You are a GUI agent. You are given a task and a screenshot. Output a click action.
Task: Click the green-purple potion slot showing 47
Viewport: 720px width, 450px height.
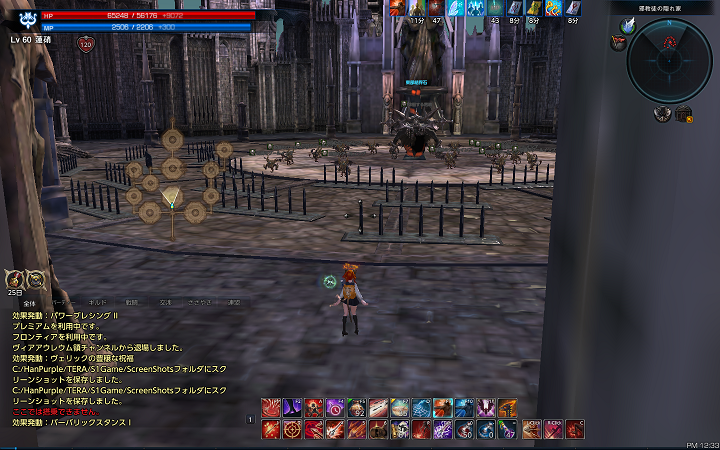pyautogui.click(x=506, y=429)
